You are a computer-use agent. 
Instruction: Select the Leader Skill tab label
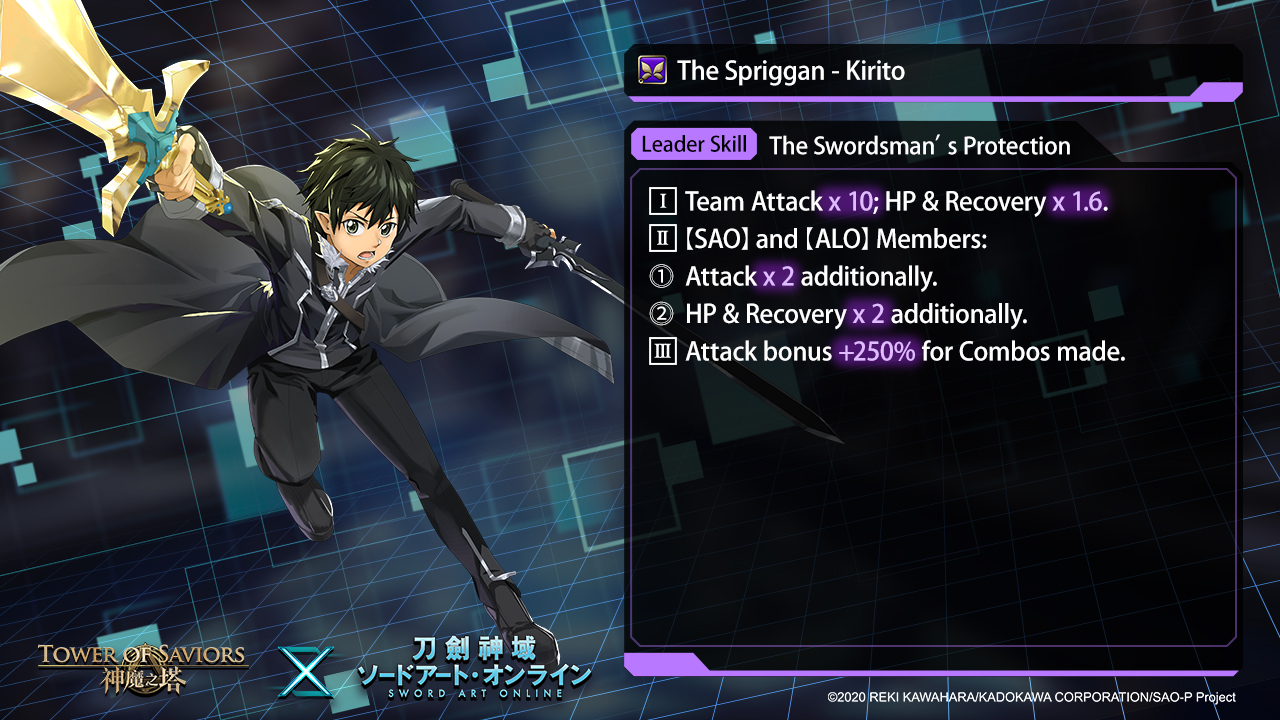(693, 144)
